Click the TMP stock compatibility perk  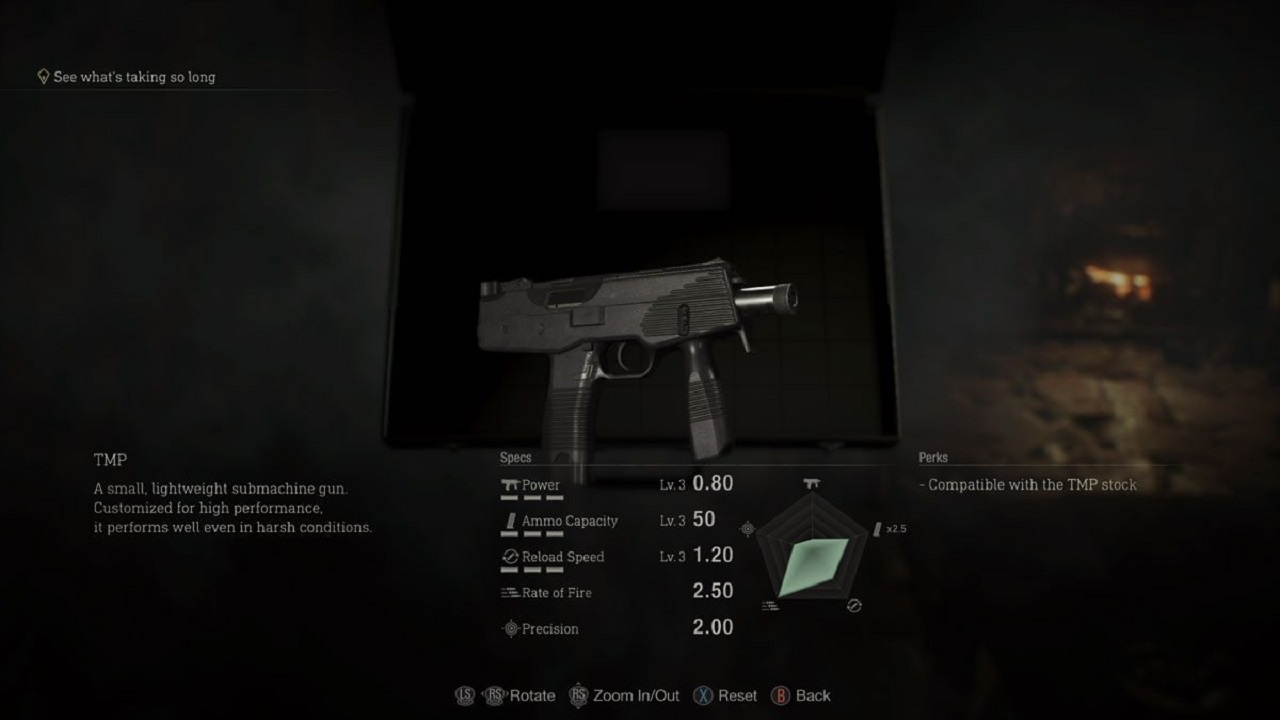click(x=1030, y=485)
